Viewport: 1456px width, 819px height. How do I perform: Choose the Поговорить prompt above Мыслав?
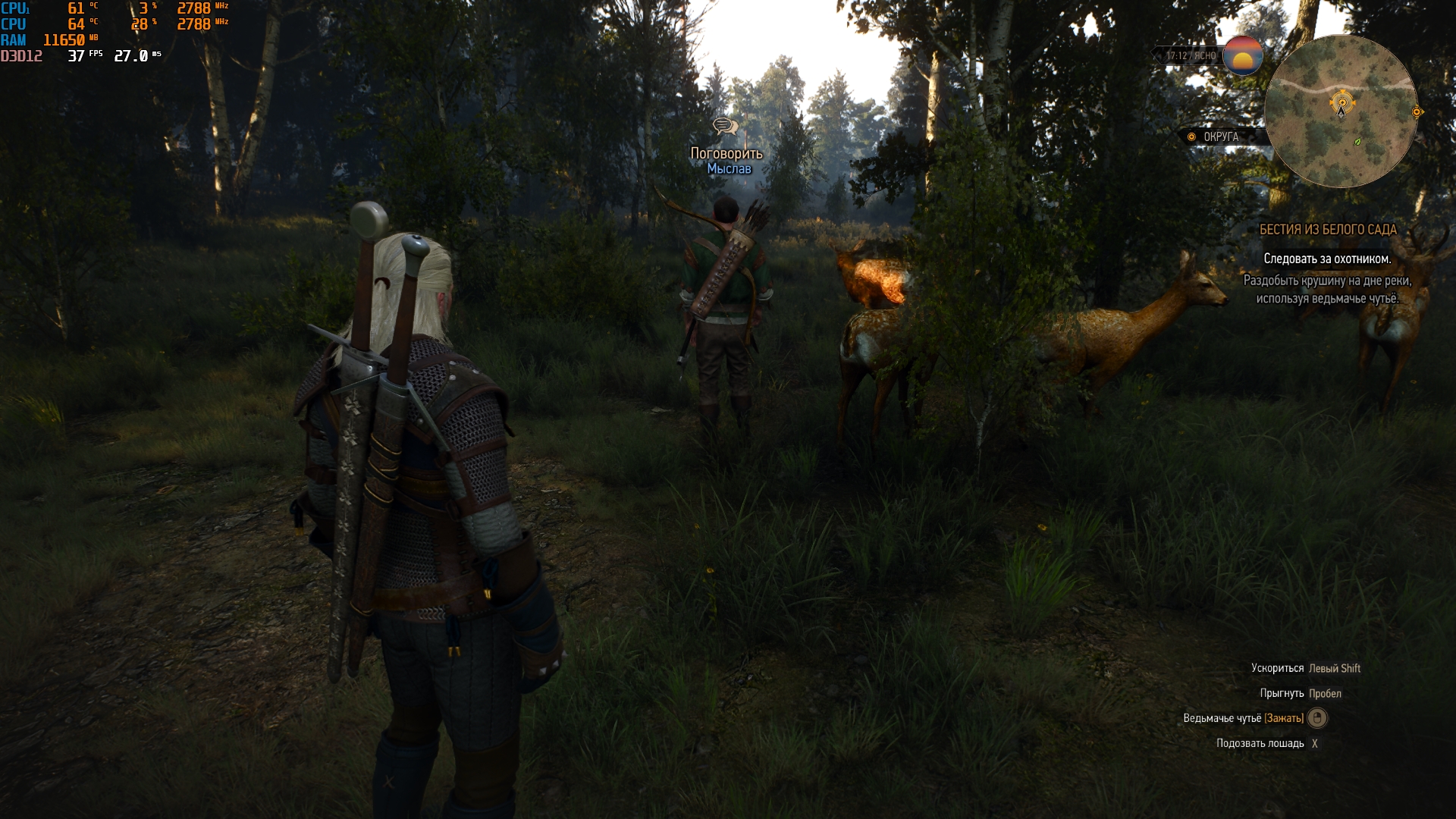726,153
